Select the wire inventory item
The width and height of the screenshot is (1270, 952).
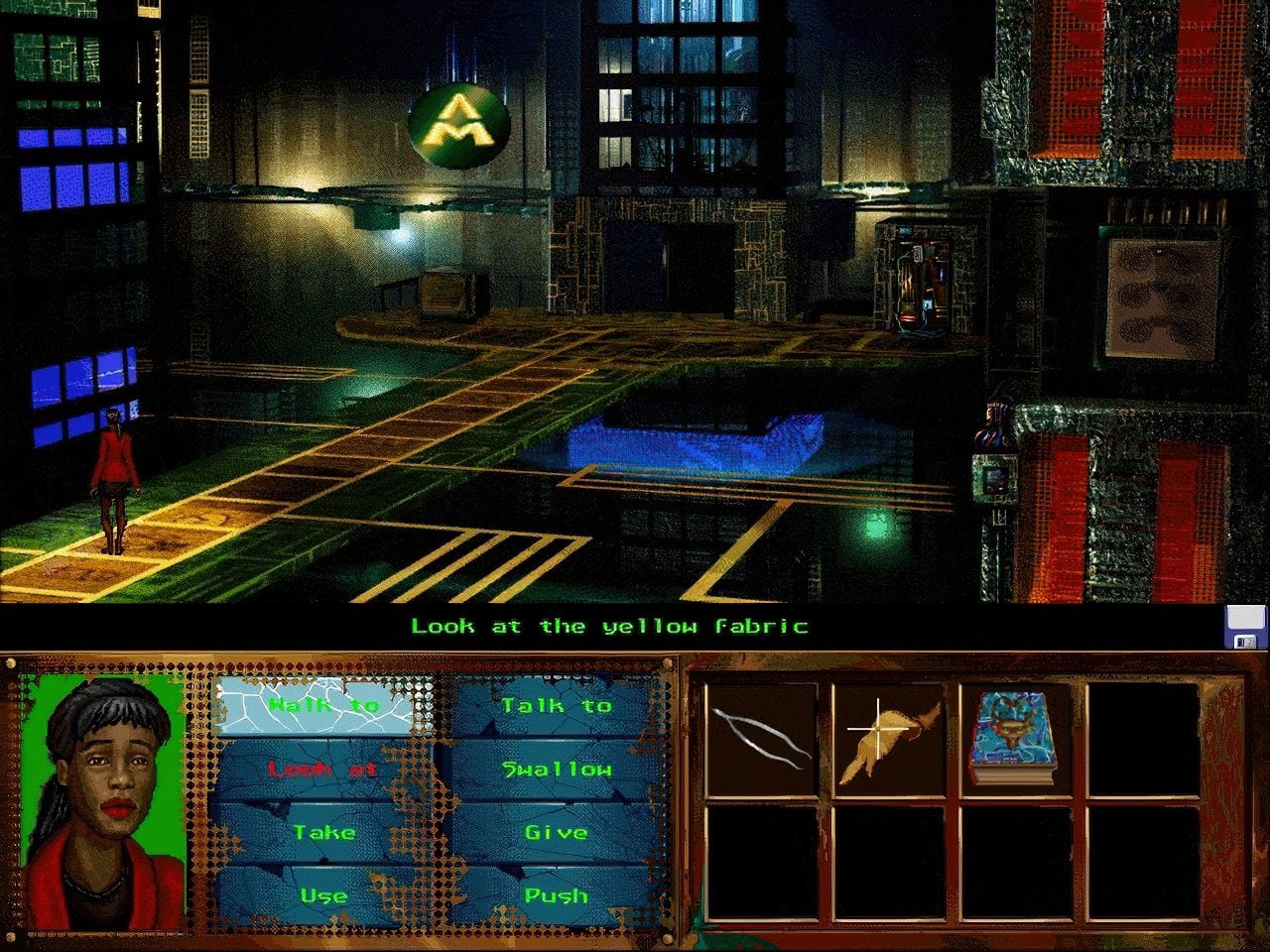759,739
